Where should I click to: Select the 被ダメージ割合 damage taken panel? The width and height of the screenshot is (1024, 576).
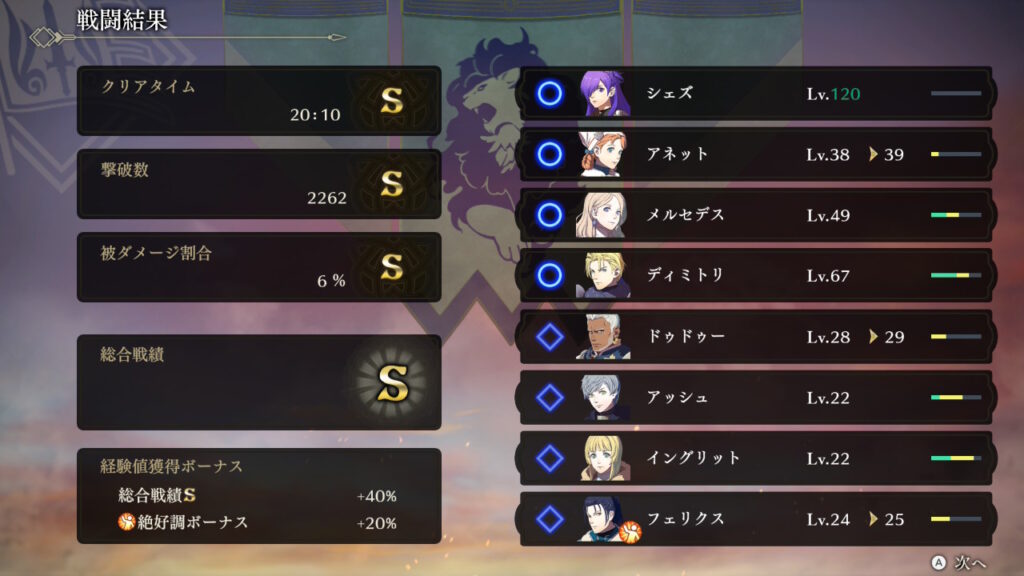(259, 267)
